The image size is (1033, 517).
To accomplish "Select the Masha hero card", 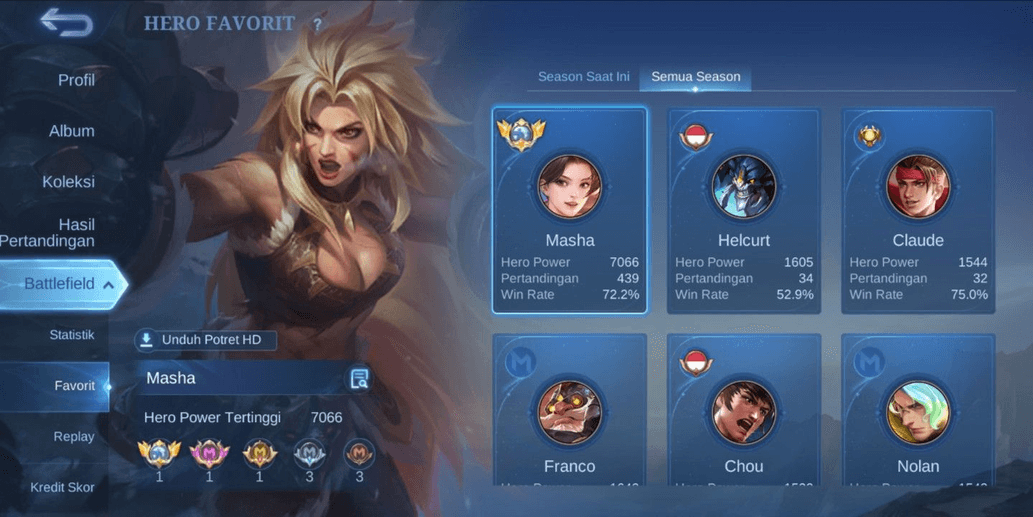I will [x=570, y=211].
